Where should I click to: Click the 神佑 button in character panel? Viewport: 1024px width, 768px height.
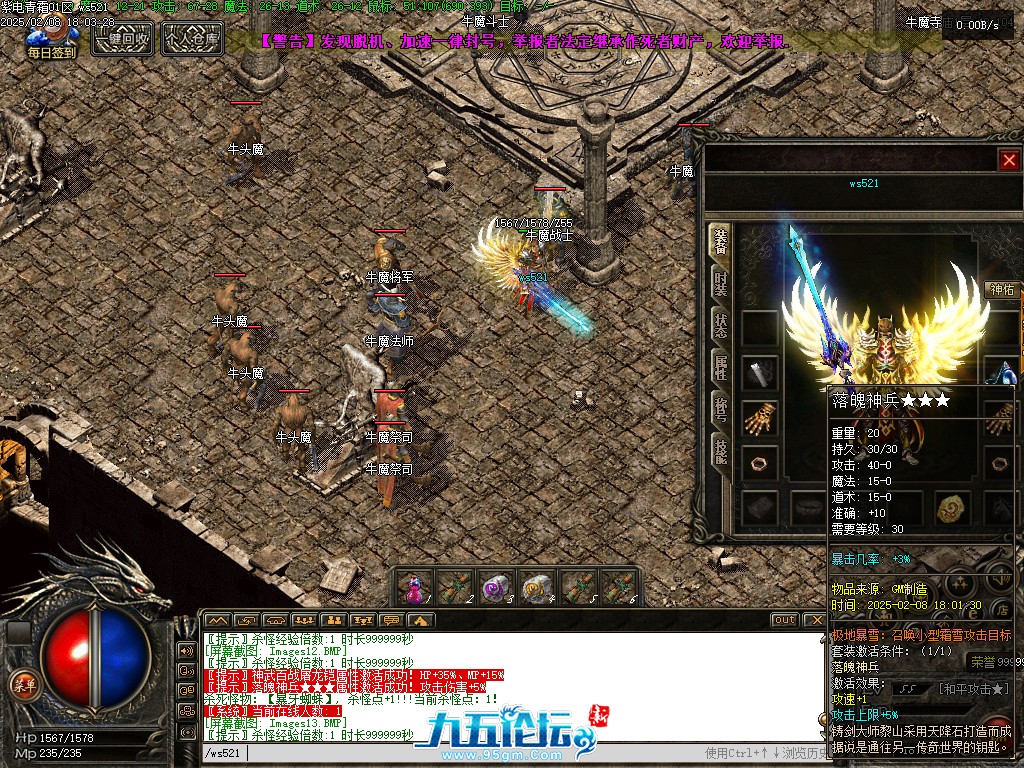[1002, 290]
